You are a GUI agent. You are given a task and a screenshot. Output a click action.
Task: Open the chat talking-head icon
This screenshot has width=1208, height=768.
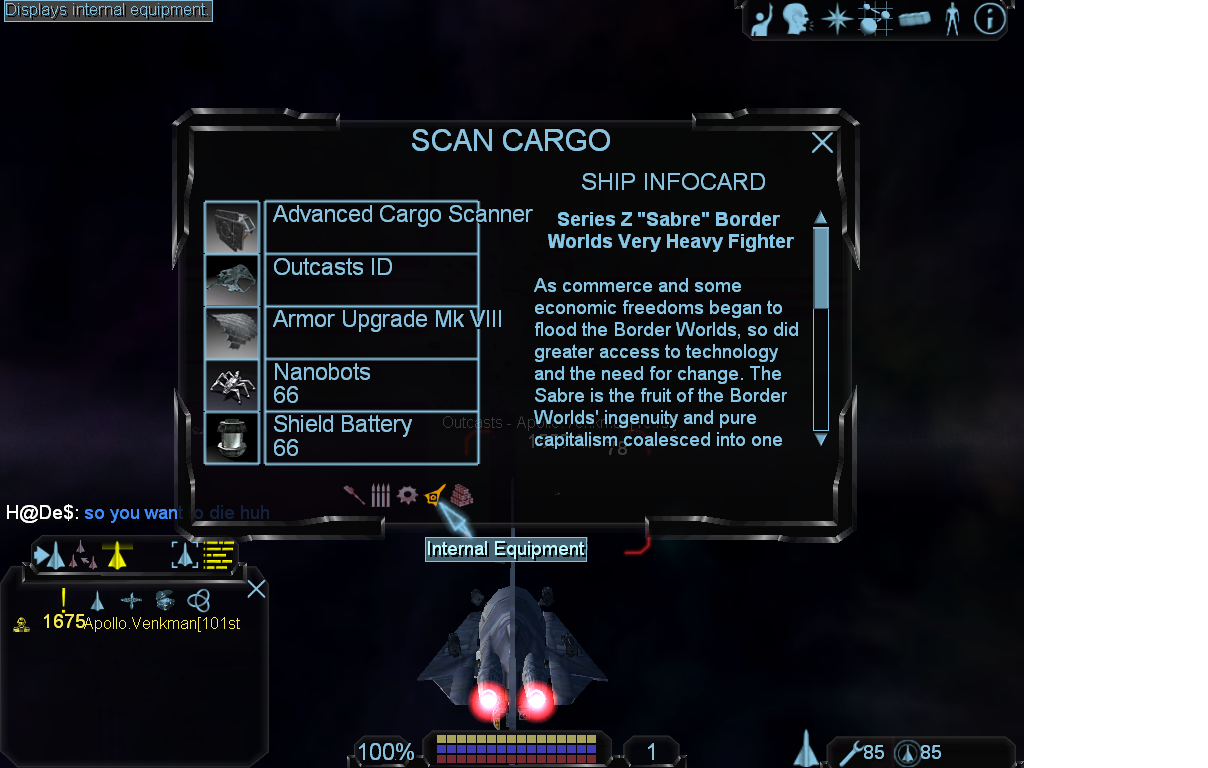tap(797, 19)
